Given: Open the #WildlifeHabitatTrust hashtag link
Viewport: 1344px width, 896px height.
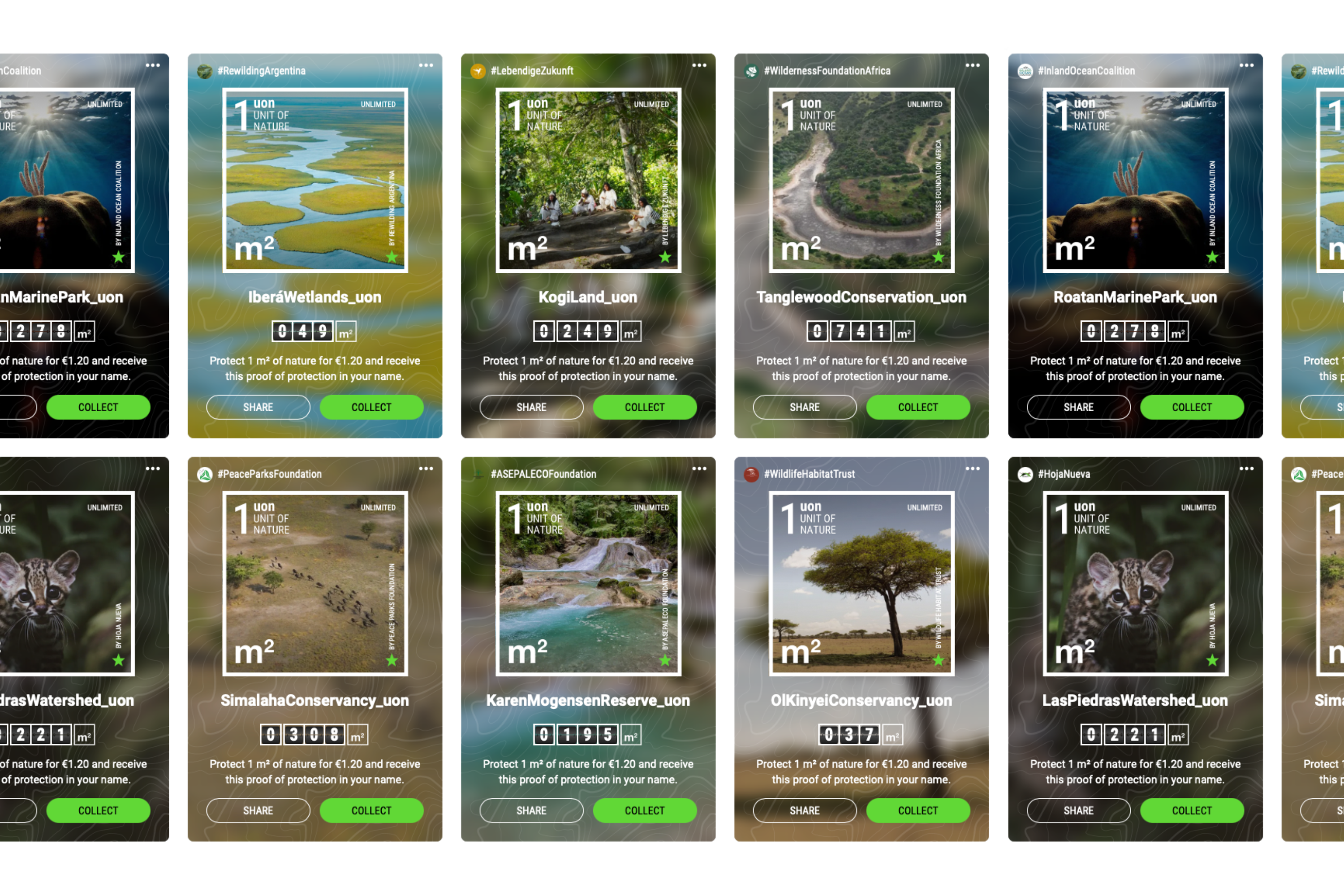Looking at the screenshot, I should [x=809, y=474].
